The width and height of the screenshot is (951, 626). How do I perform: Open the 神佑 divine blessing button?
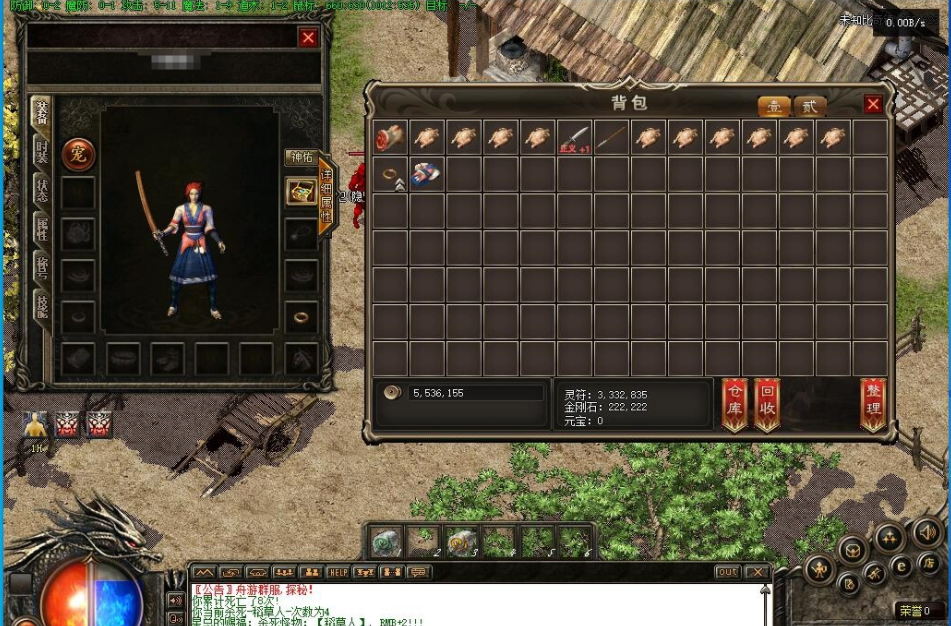[x=301, y=157]
